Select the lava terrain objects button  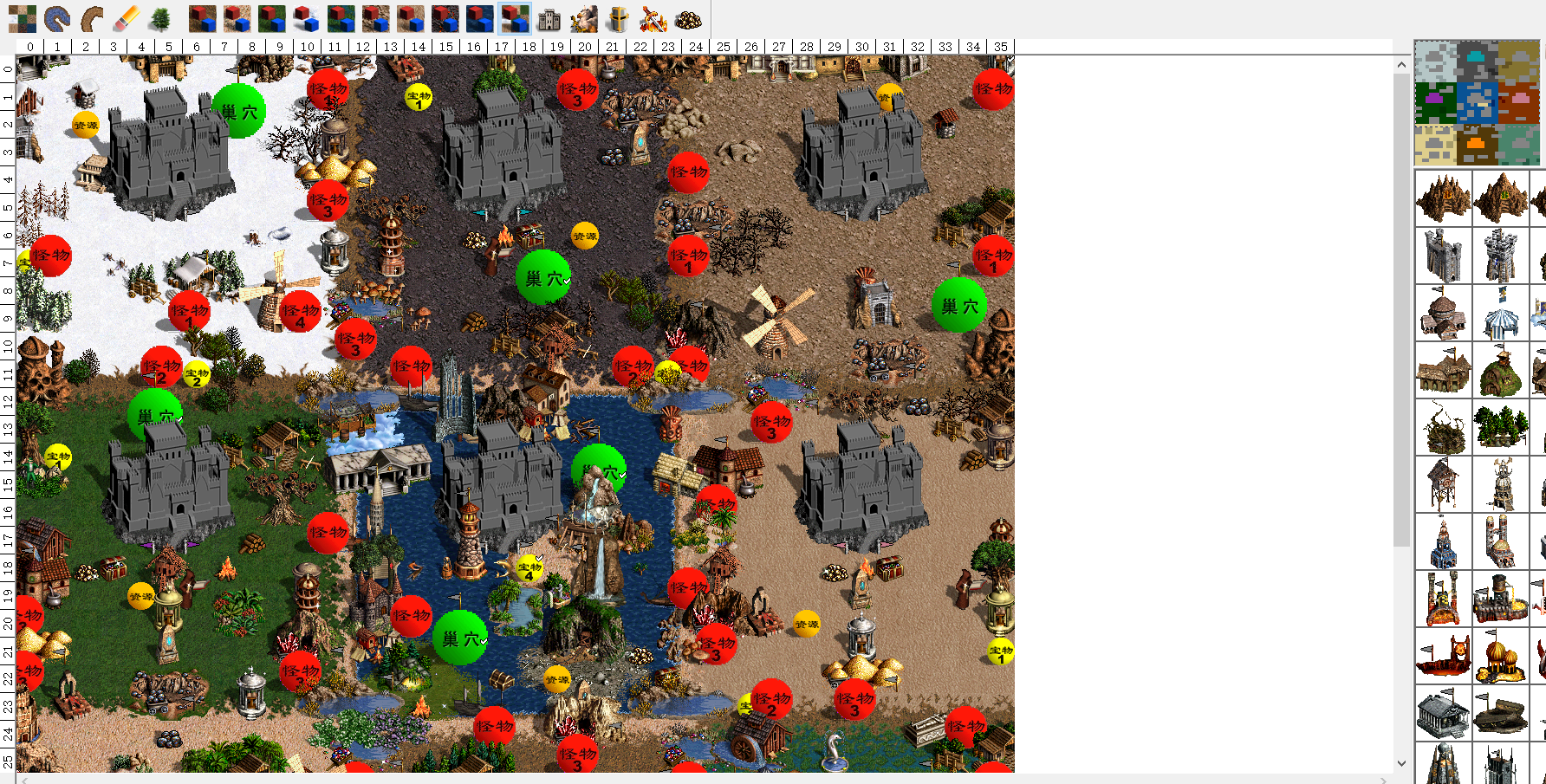445,18
